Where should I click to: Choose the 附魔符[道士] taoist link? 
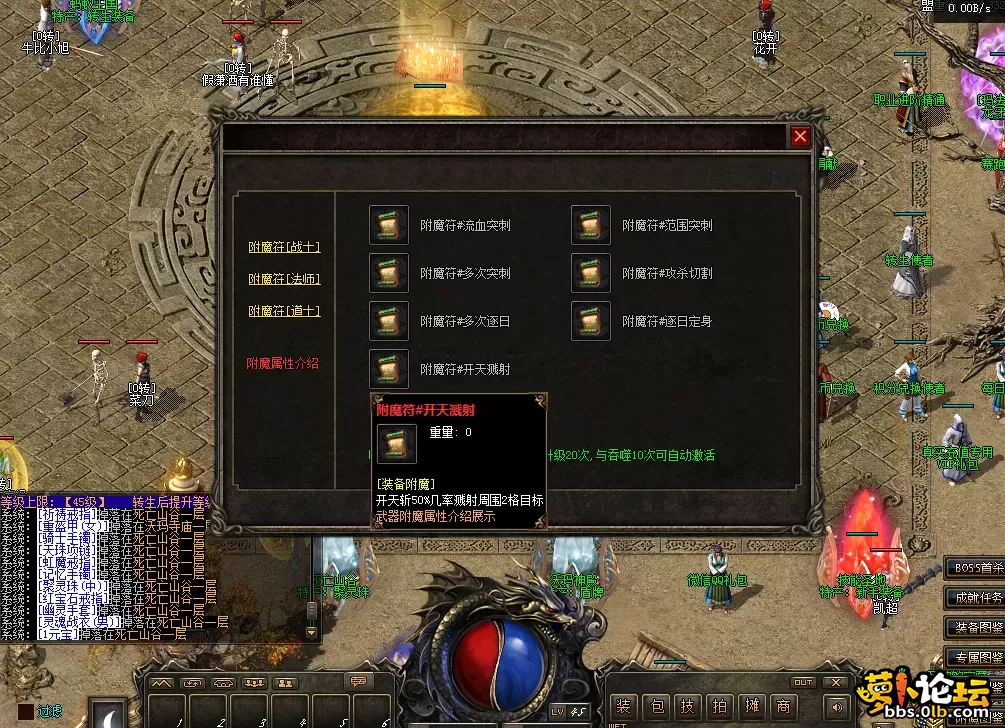click(284, 311)
